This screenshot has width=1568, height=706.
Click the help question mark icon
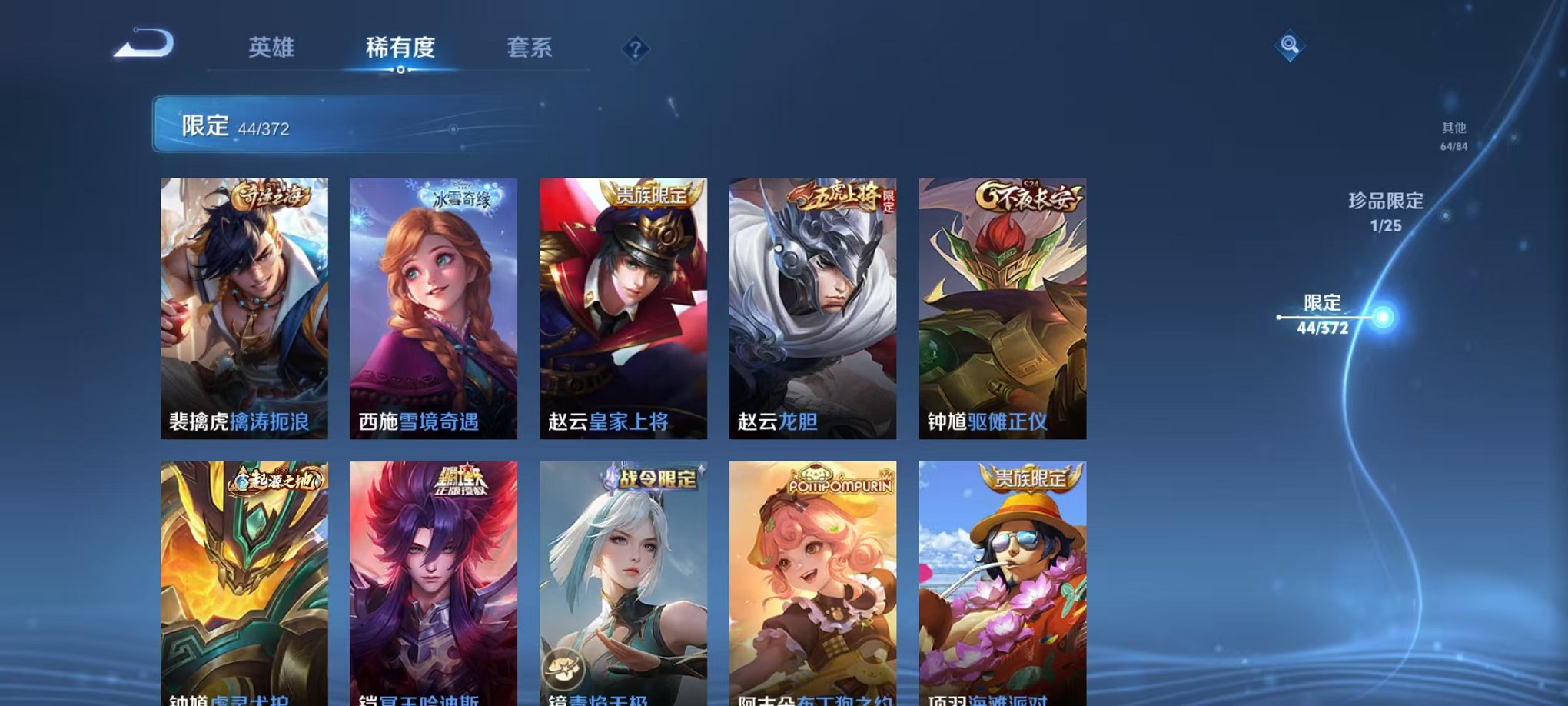coord(634,49)
